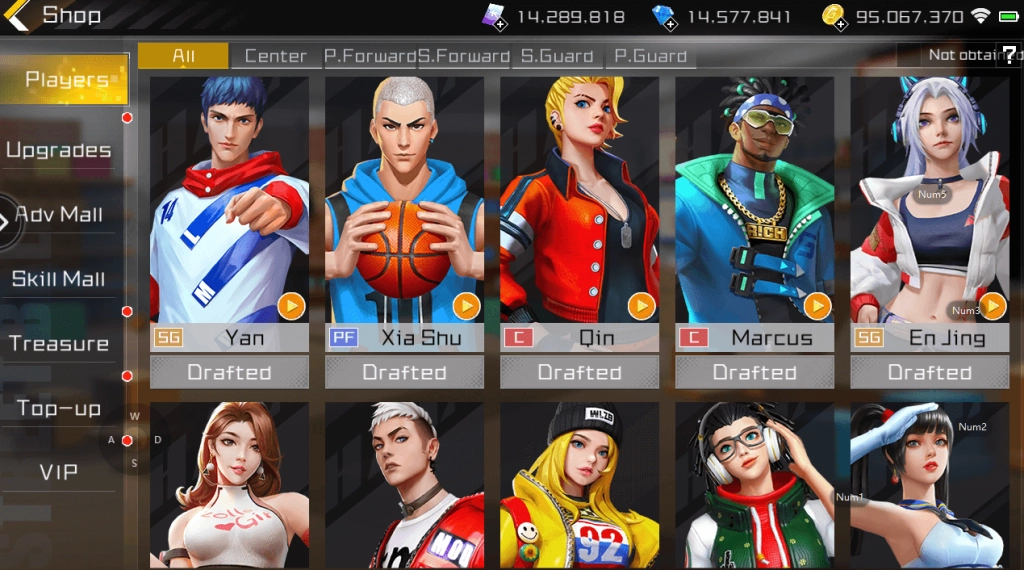Open the Treasure section

(59, 344)
